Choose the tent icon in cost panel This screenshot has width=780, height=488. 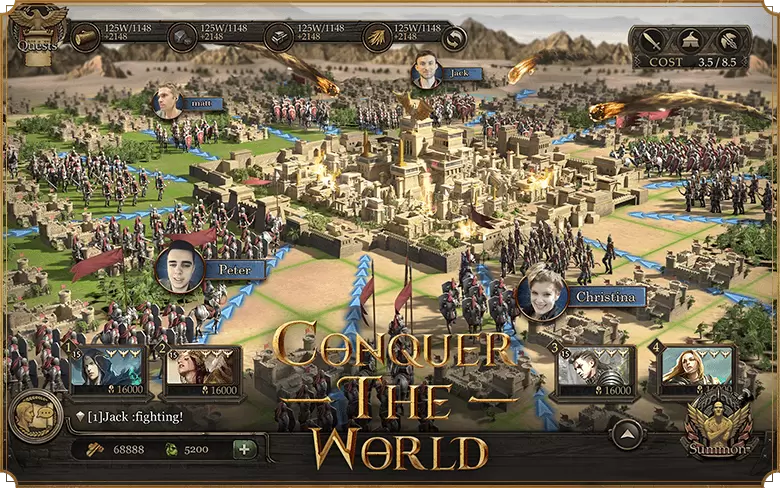(690, 41)
